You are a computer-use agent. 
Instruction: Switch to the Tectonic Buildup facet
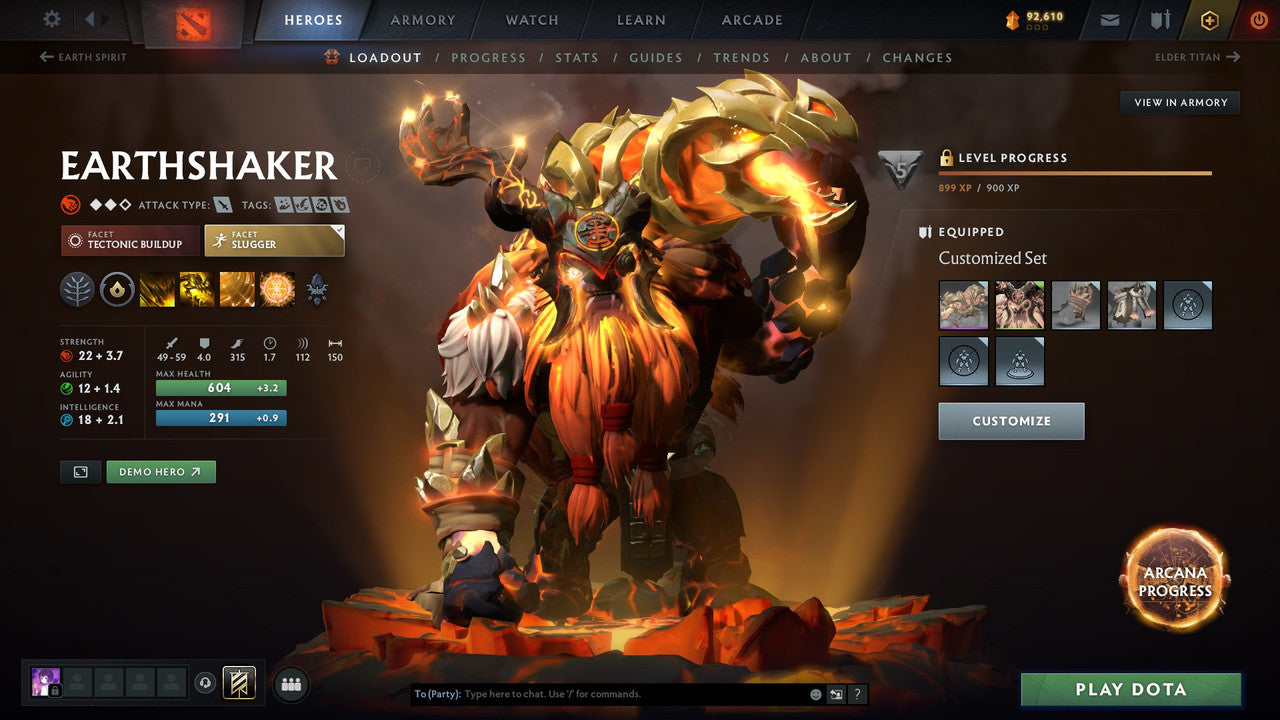(x=130, y=241)
